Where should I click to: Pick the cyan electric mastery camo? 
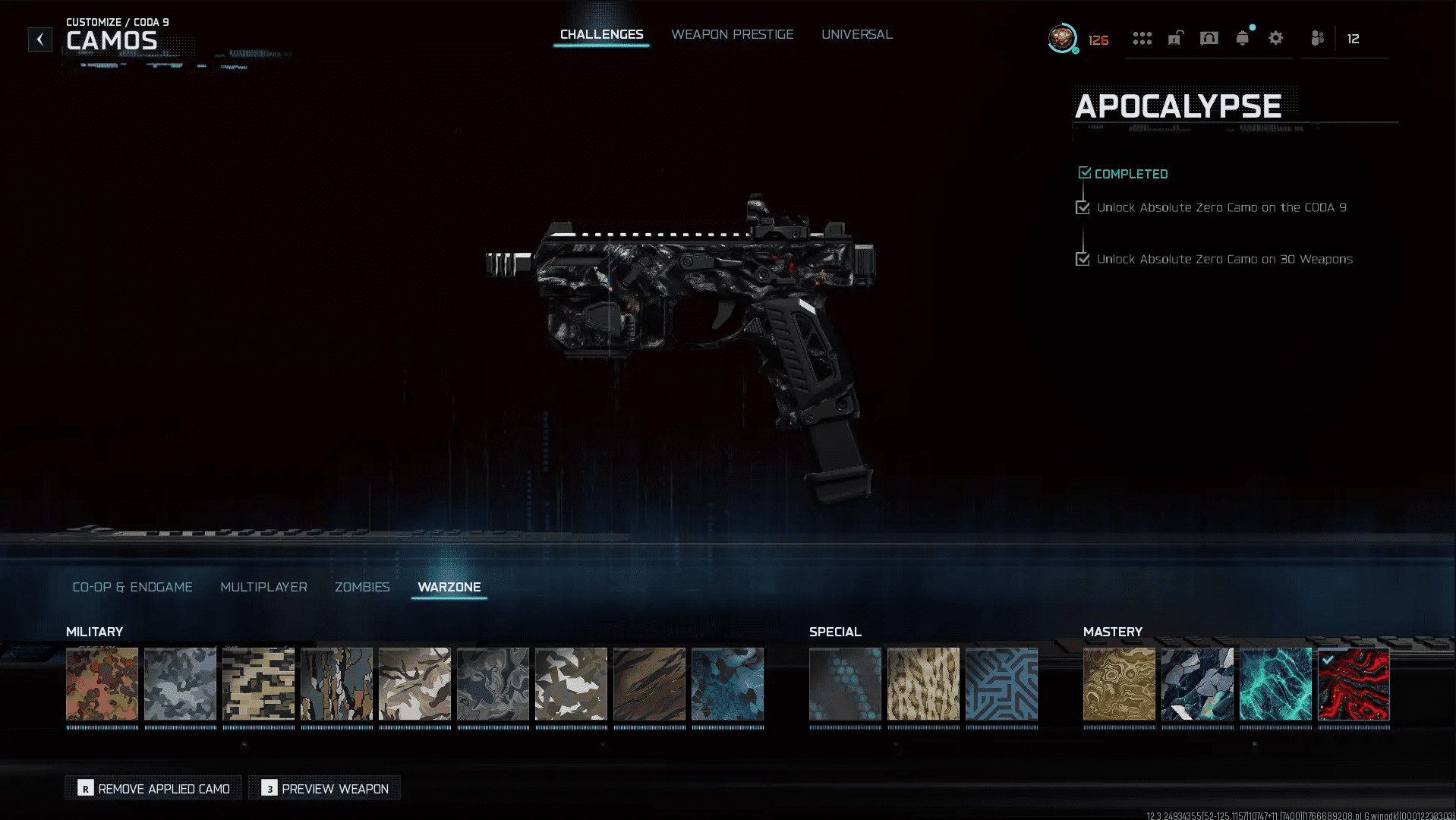coord(1275,684)
